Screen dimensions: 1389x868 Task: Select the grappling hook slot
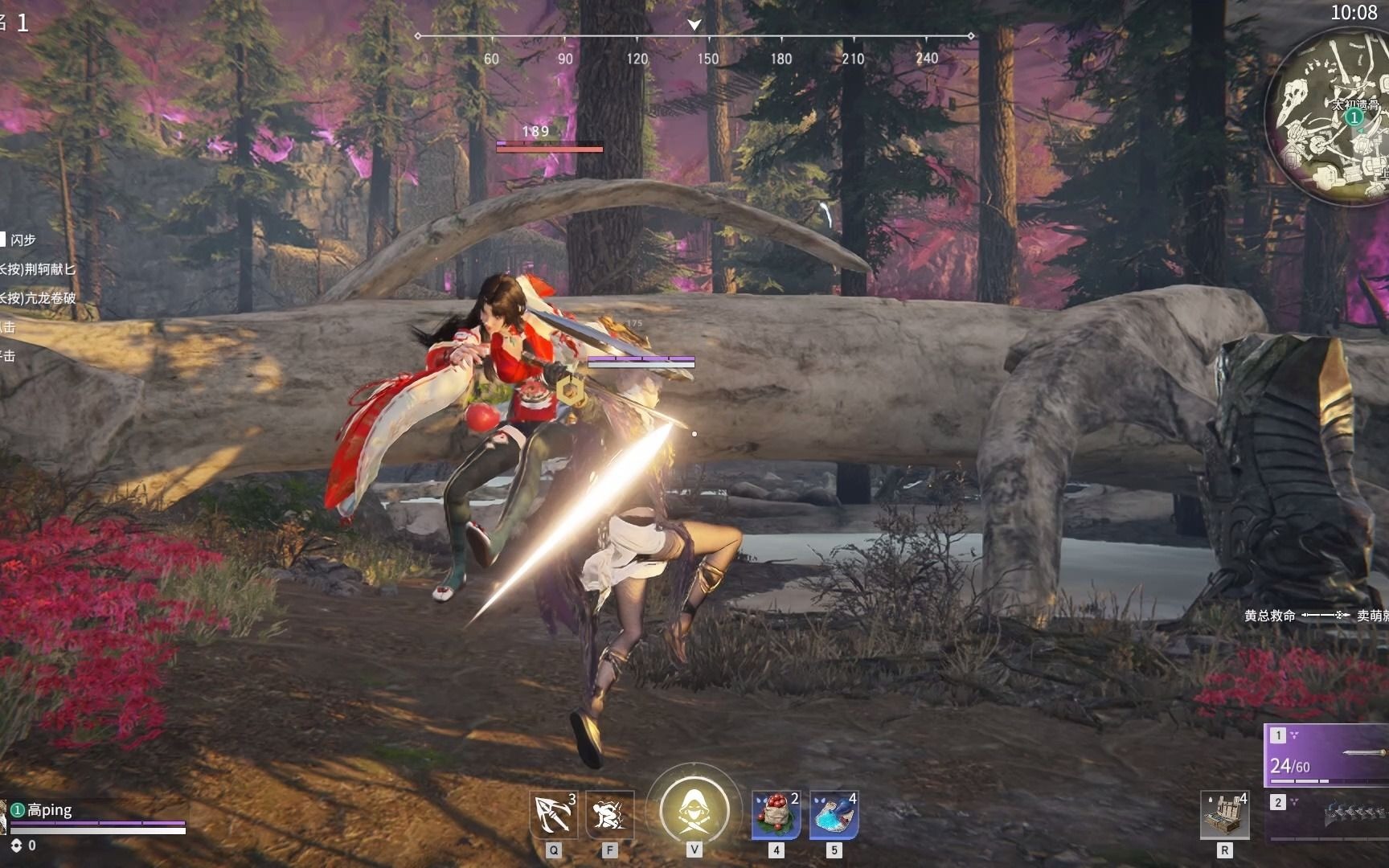[x=554, y=815]
